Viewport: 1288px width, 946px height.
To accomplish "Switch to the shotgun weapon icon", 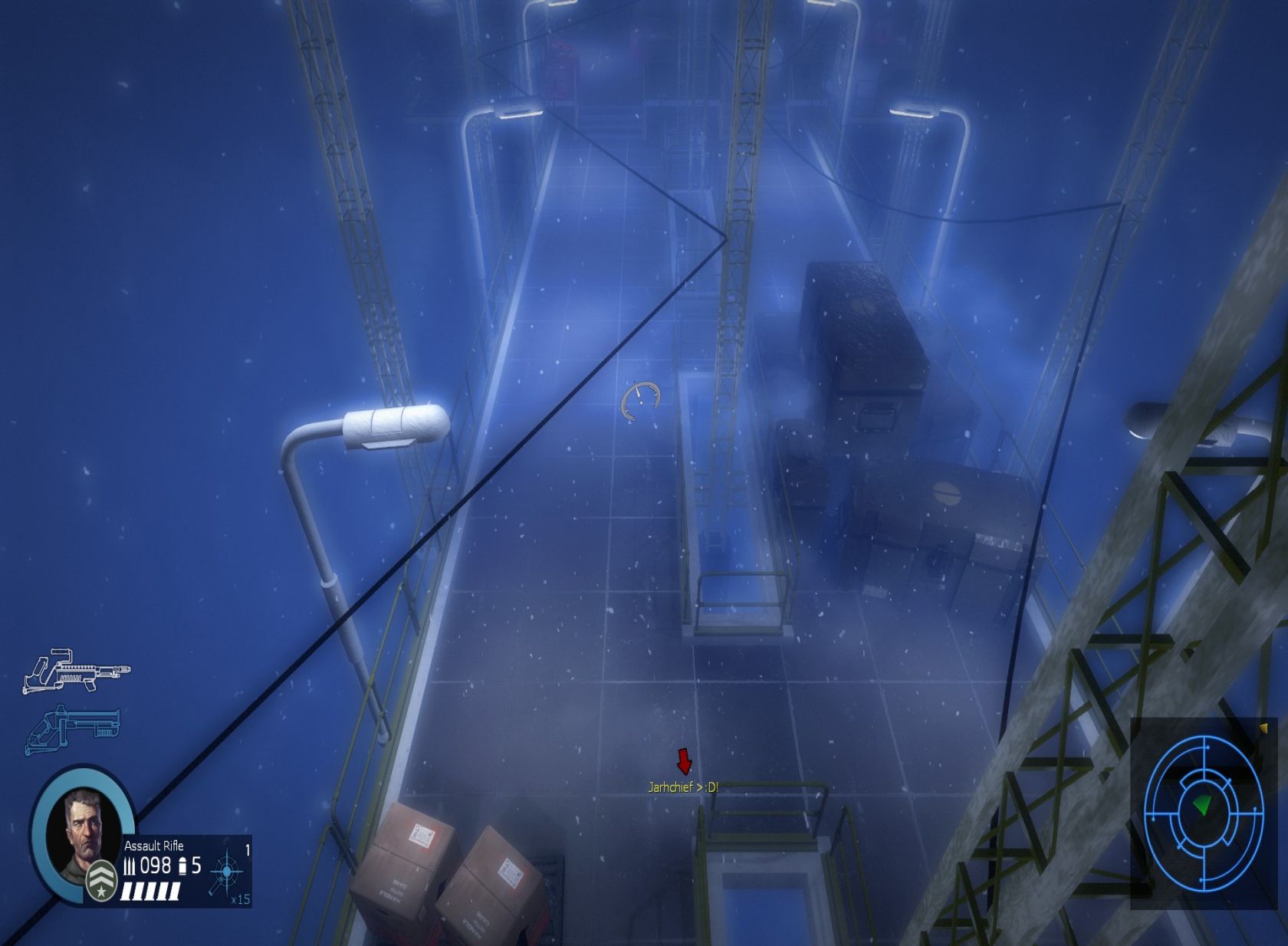I will (x=73, y=729).
